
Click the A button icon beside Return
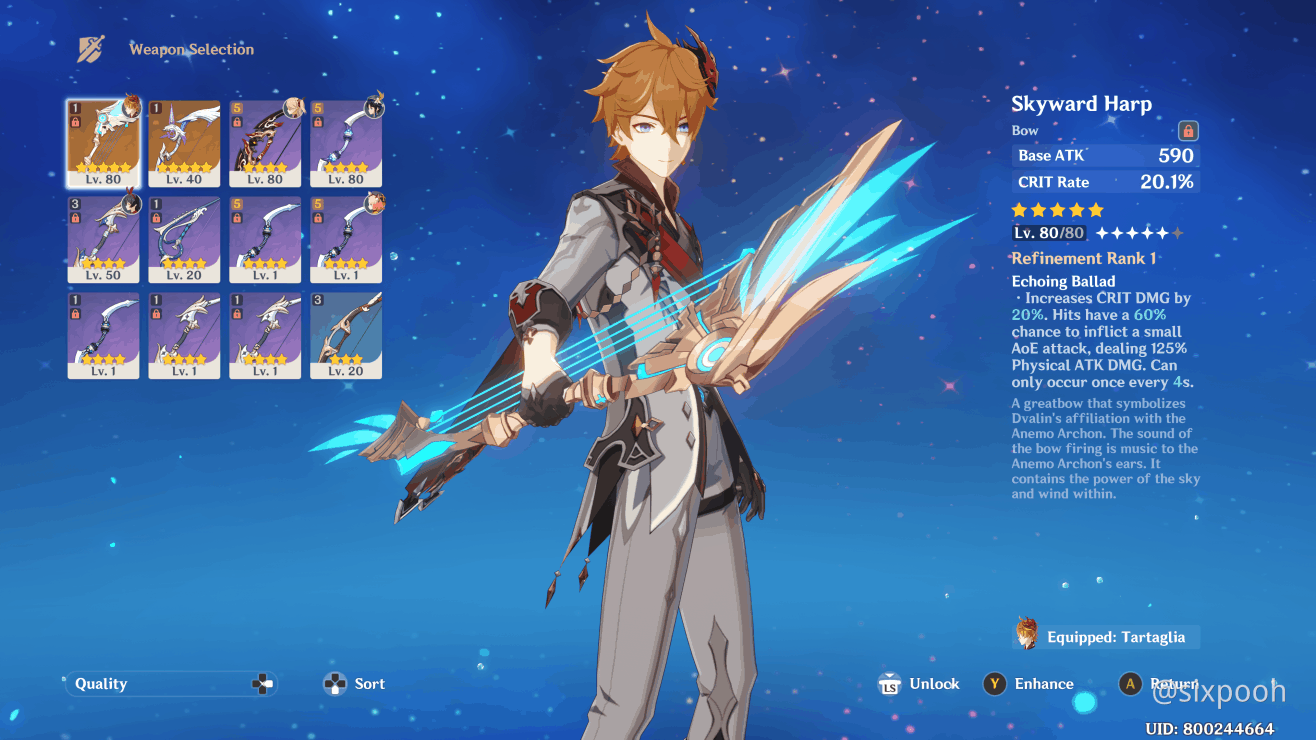(1130, 684)
